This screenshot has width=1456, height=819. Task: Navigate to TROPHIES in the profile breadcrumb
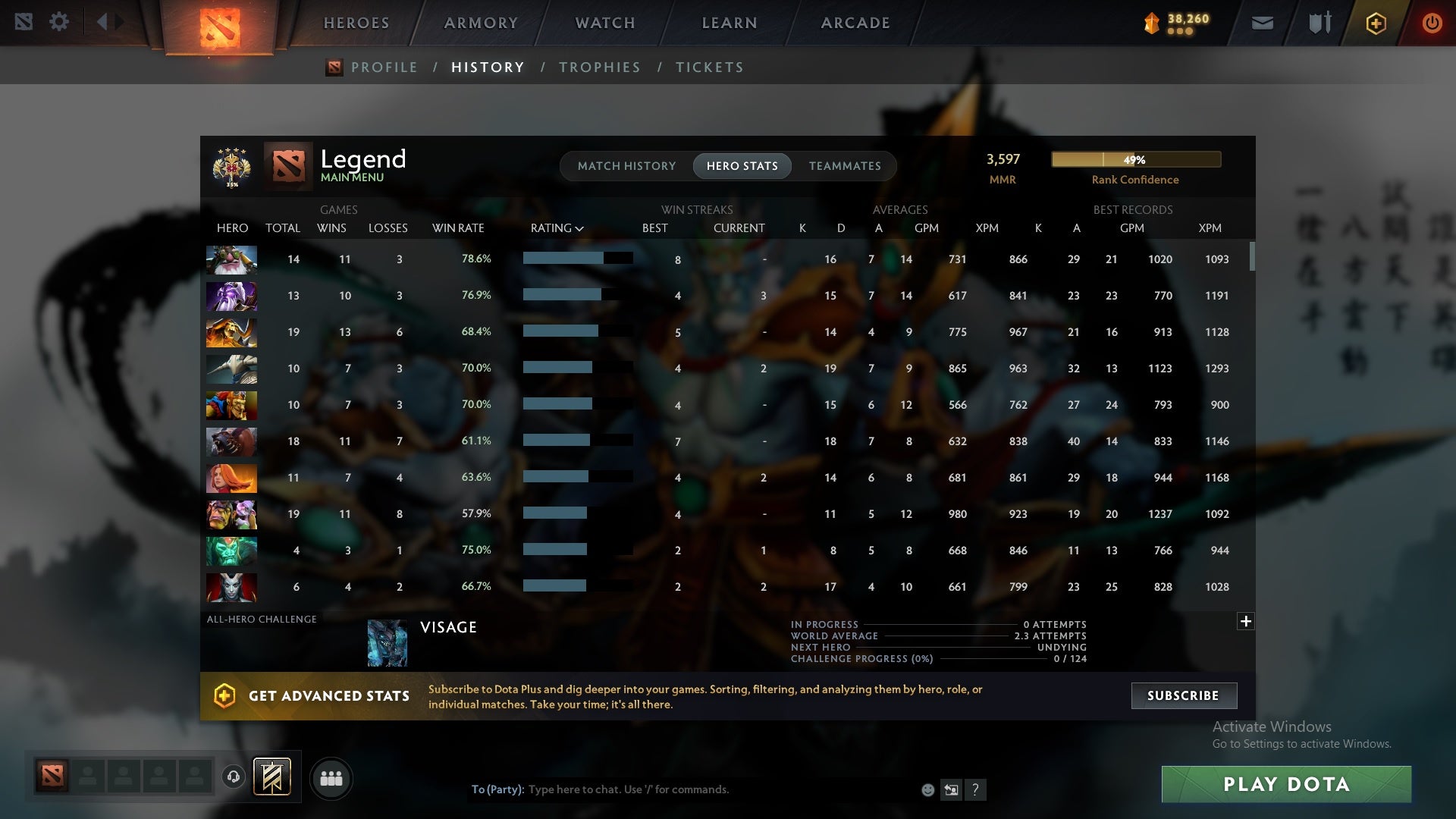click(599, 67)
